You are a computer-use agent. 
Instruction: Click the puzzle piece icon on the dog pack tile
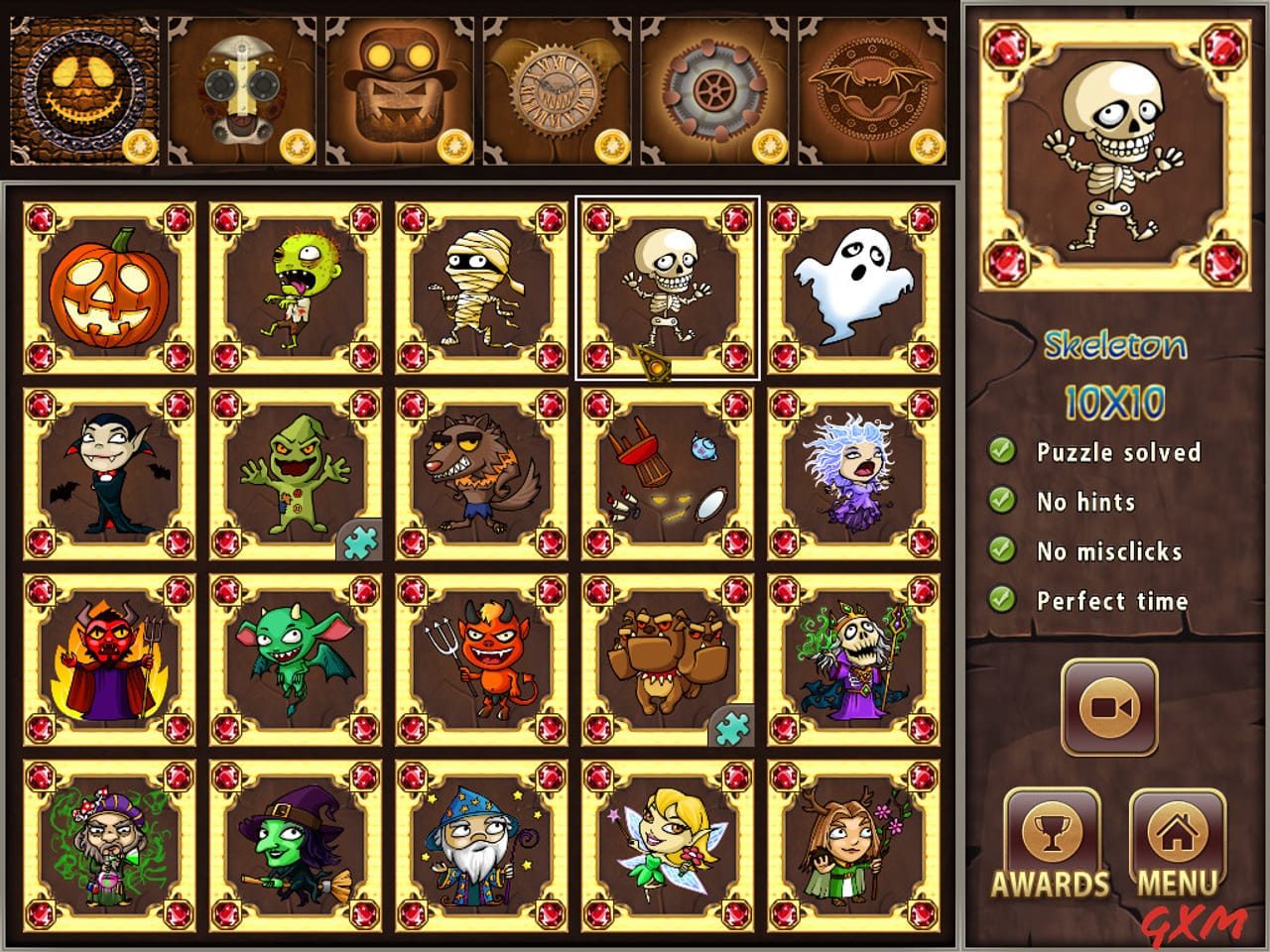point(730,729)
